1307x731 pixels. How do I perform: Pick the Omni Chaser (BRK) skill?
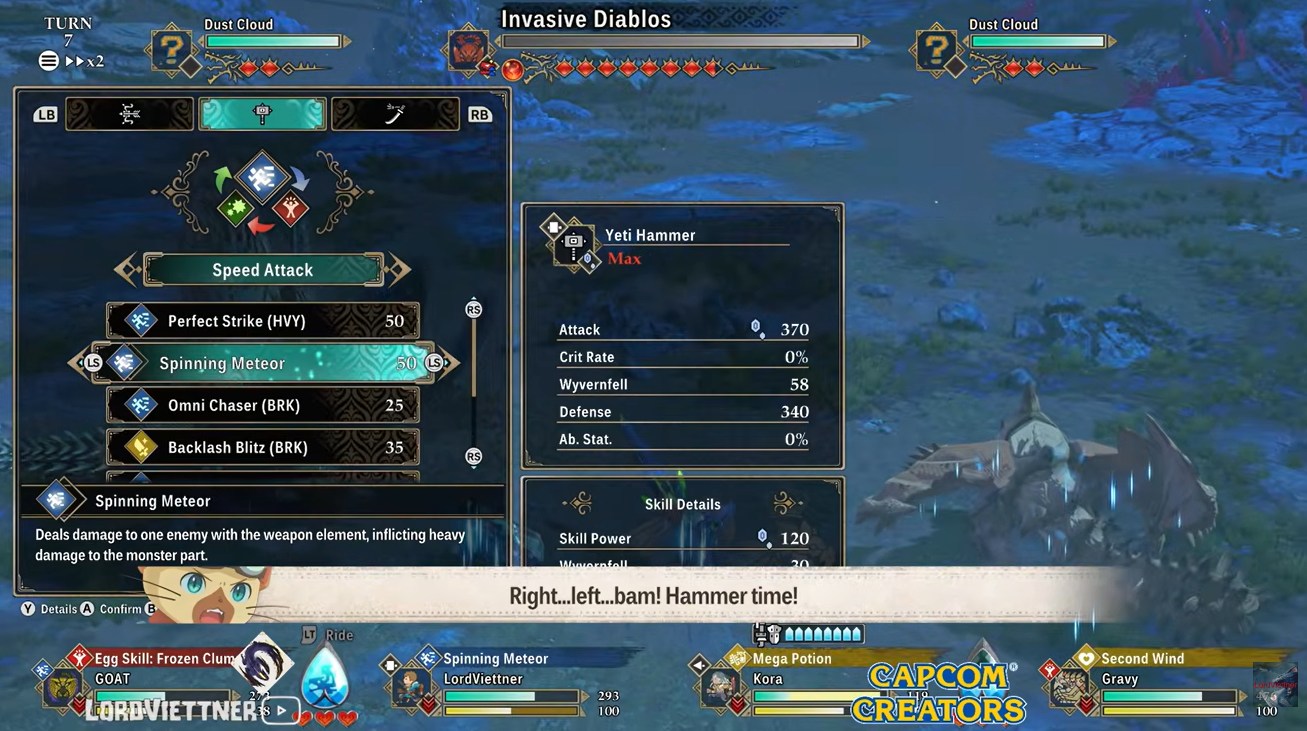[262, 405]
